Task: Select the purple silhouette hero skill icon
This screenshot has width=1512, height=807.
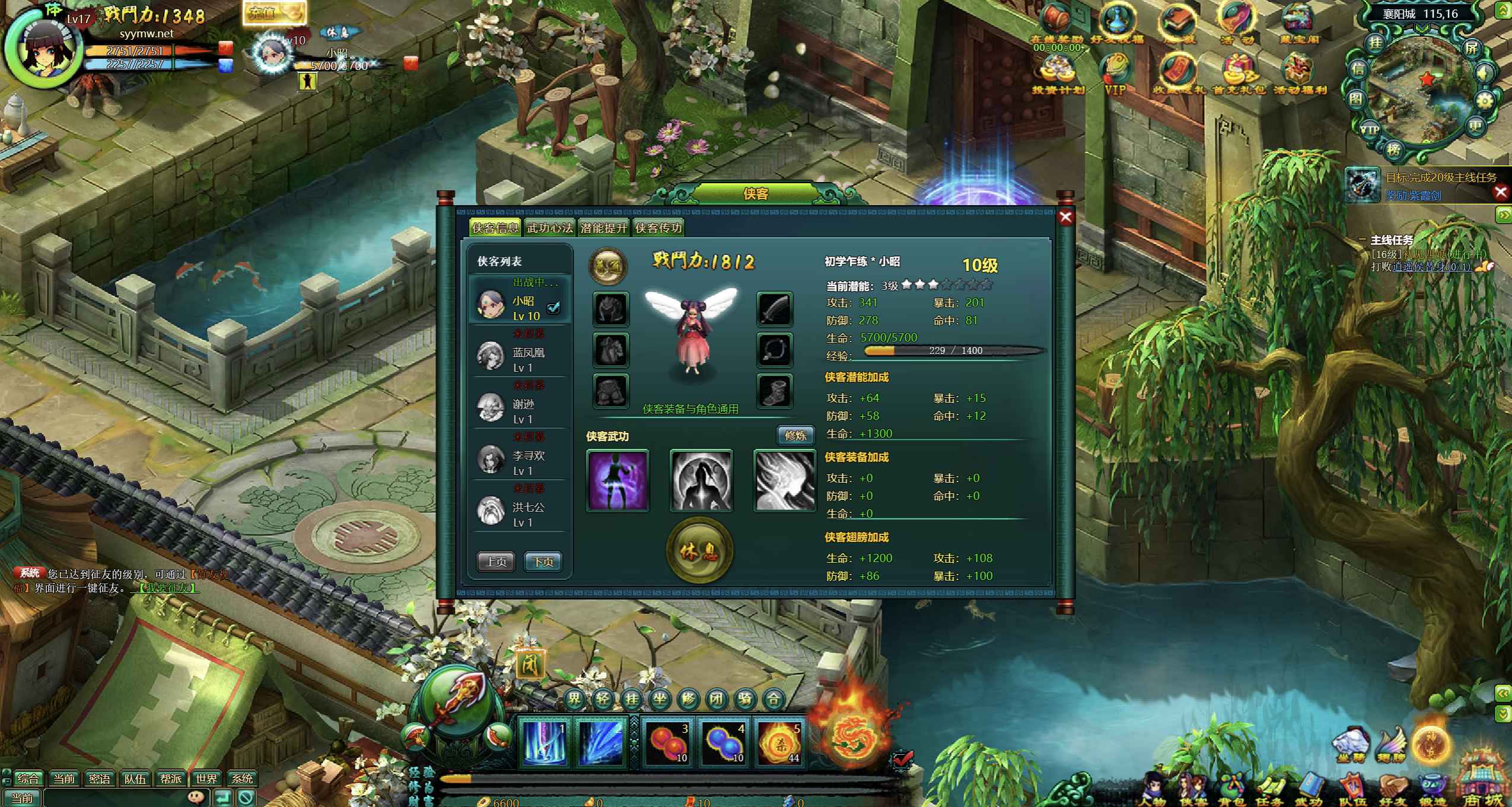Action: click(x=617, y=480)
